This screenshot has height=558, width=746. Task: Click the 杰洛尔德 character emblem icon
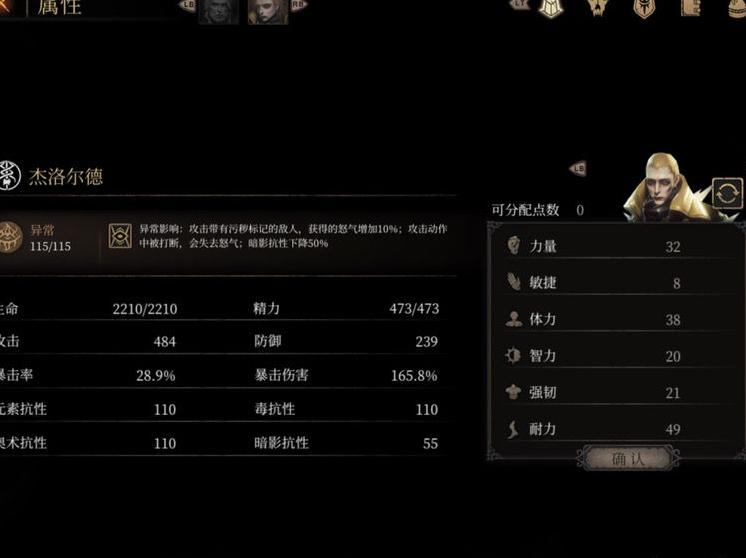pyautogui.click(x=10, y=176)
